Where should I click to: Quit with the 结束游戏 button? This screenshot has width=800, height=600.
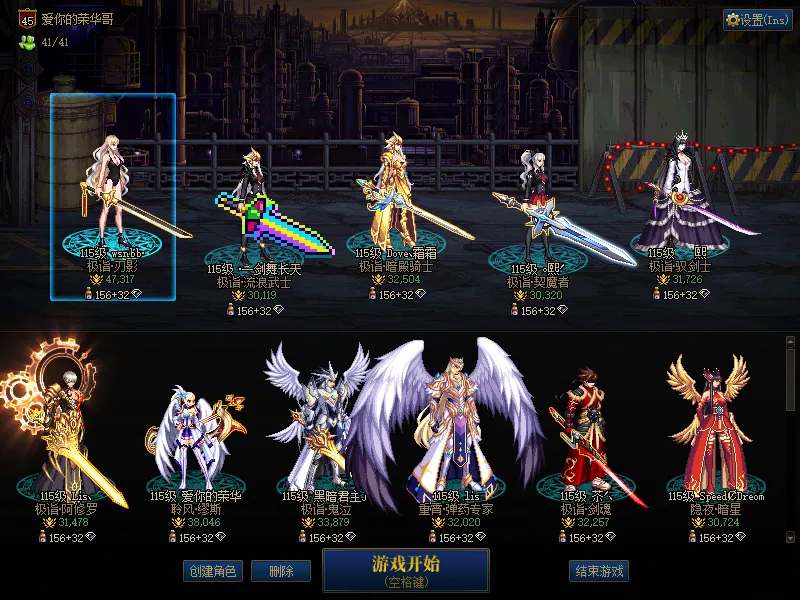[x=599, y=571]
